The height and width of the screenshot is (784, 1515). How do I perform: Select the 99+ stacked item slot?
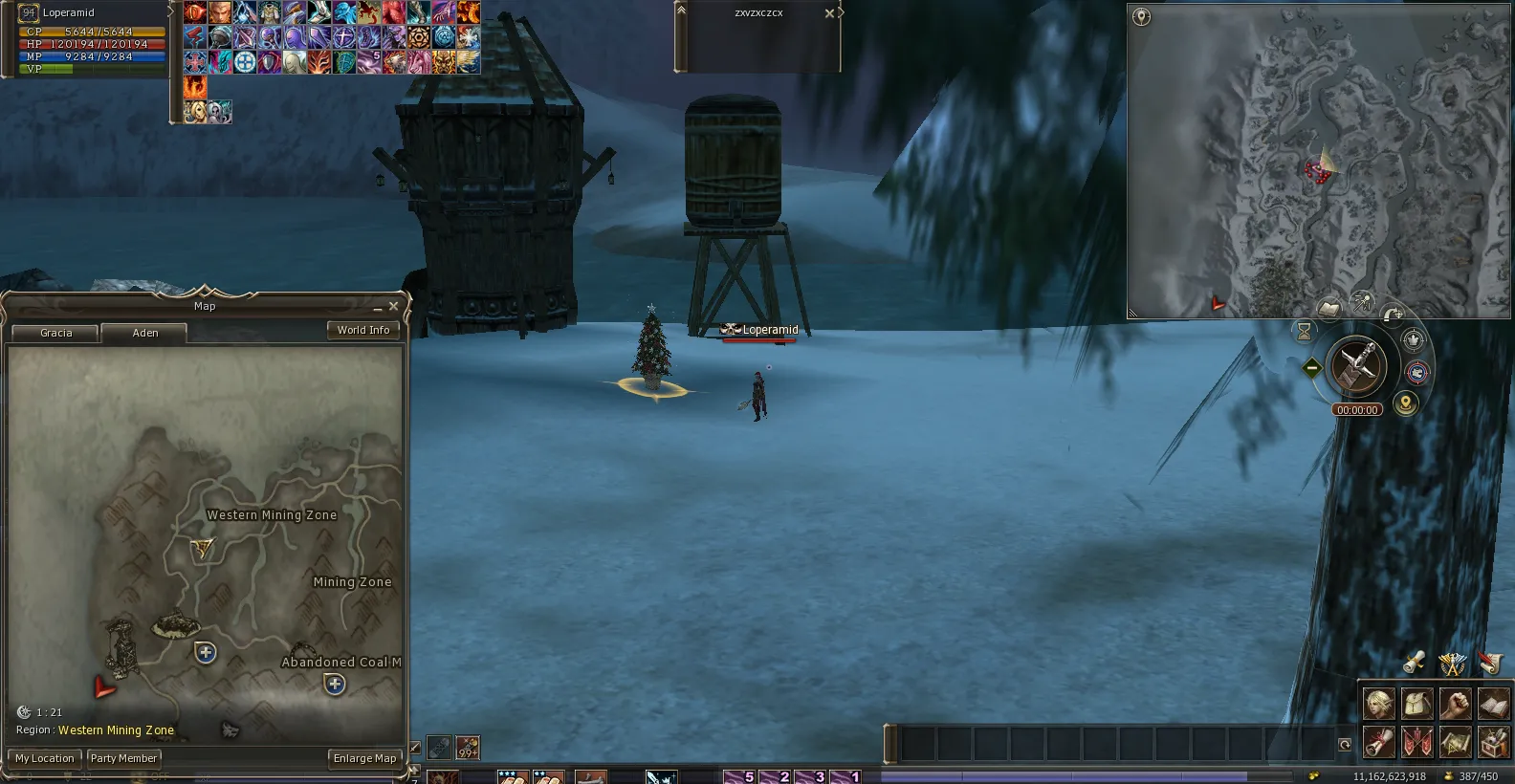pyautogui.click(x=468, y=747)
